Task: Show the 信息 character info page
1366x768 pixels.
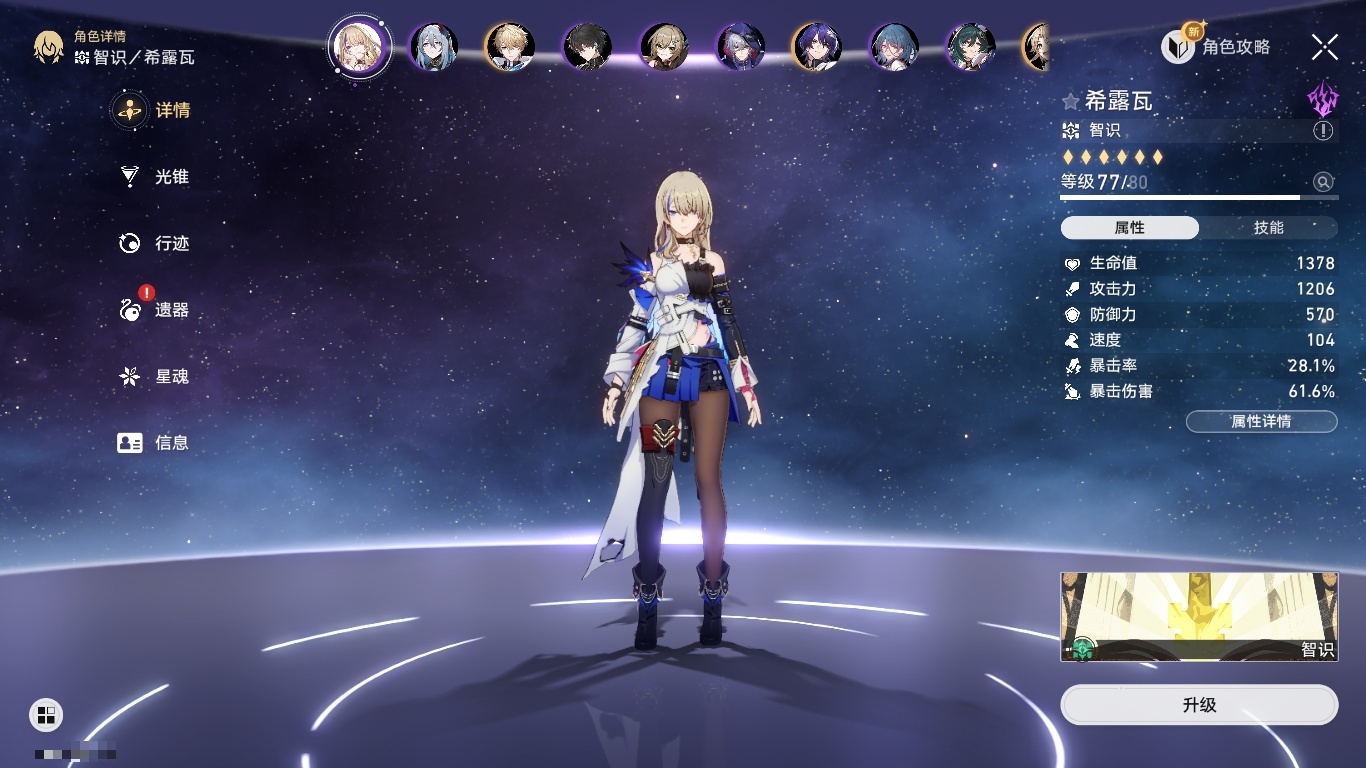Action: pos(155,442)
